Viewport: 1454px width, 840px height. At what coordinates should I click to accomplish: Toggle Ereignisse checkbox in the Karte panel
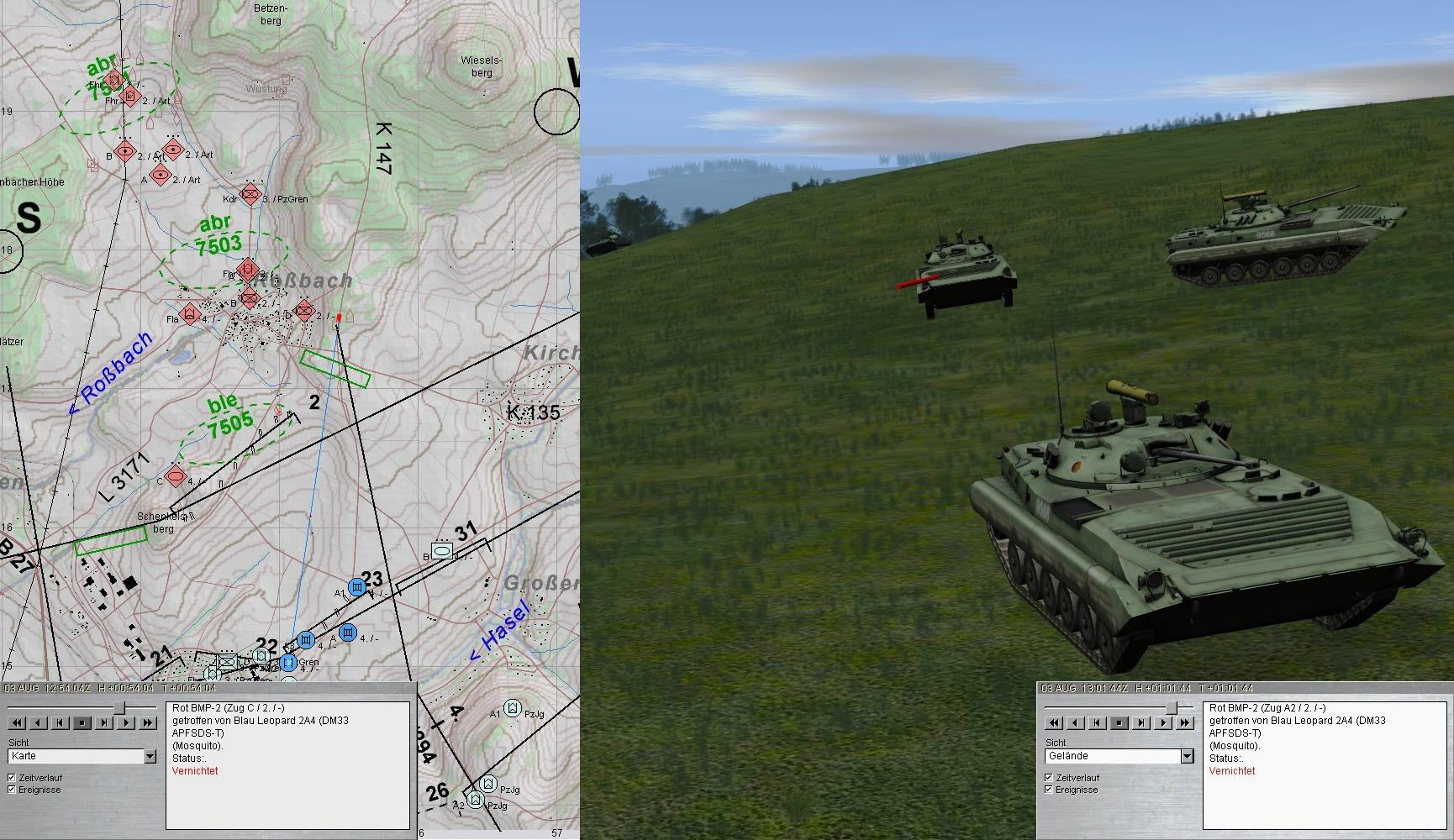click(x=12, y=790)
